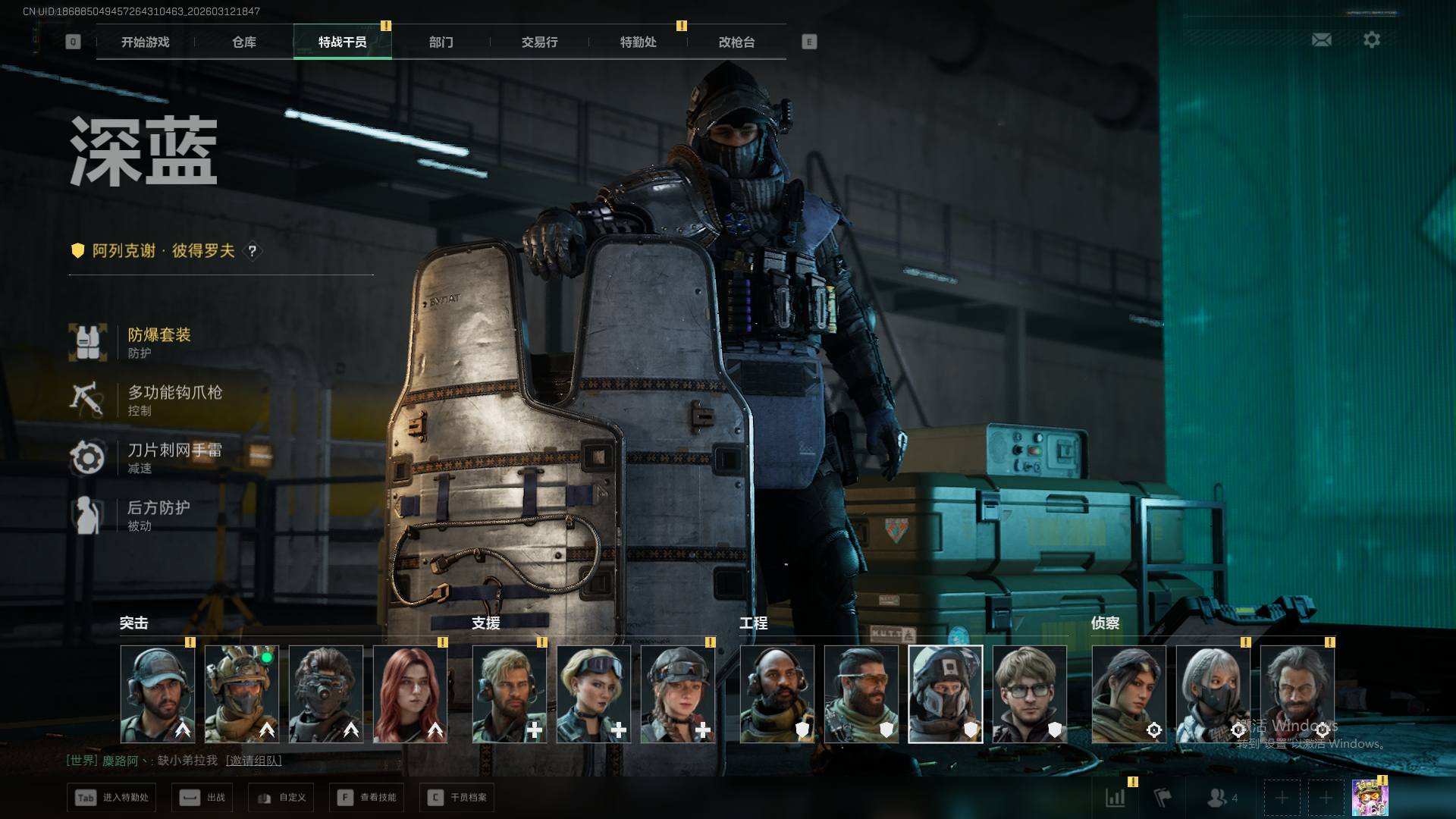
Task: Pick the glasses-wearing engineer operator portrait
Action: [1029, 694]
